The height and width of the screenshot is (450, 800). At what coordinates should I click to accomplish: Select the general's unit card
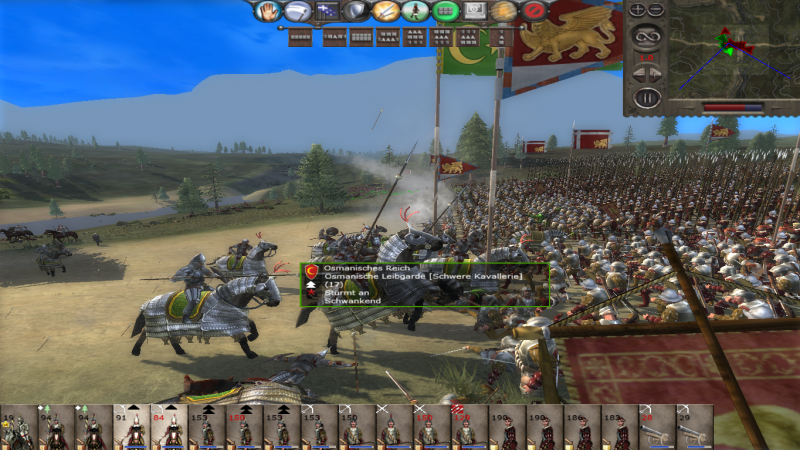pos(18,427)
